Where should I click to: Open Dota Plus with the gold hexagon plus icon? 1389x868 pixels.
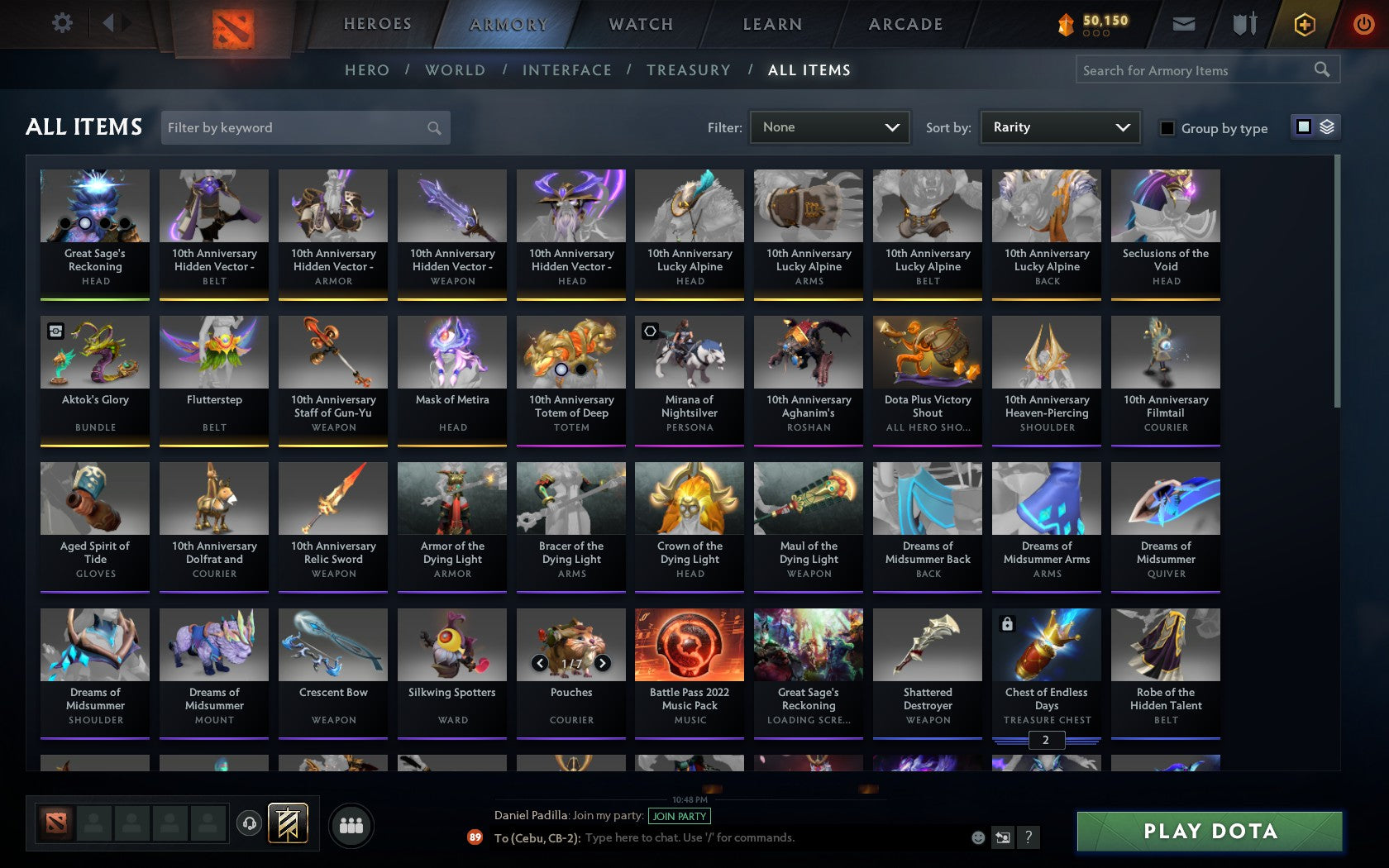pos(1305,24)
